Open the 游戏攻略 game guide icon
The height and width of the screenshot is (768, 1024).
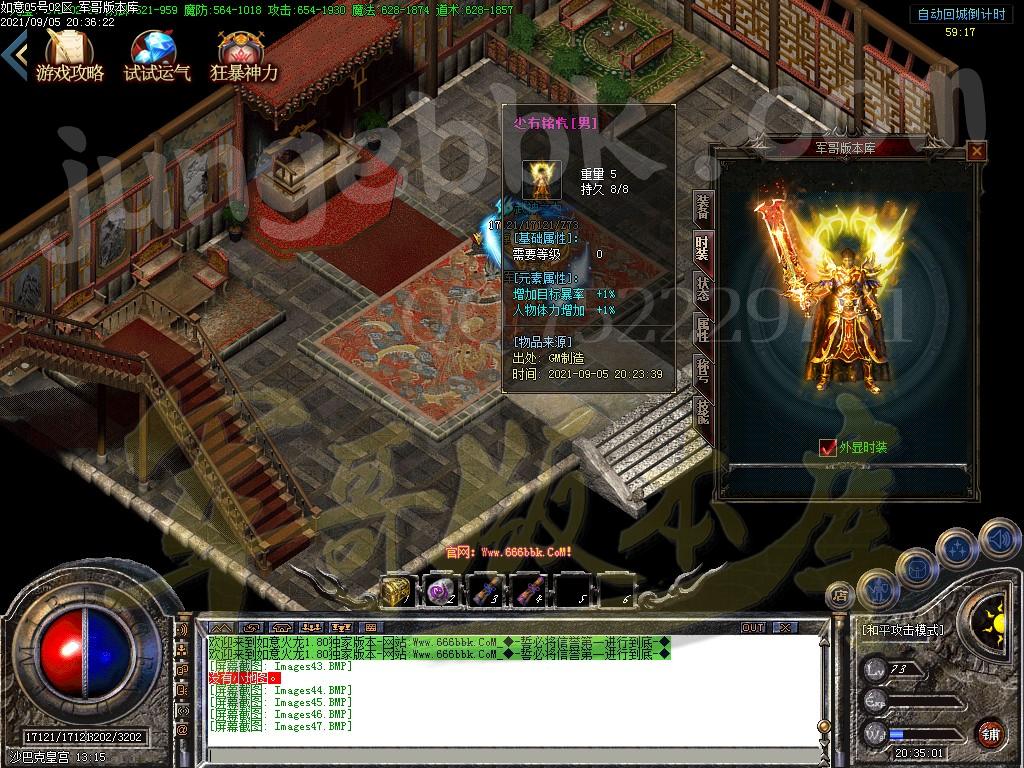(70, 56)
